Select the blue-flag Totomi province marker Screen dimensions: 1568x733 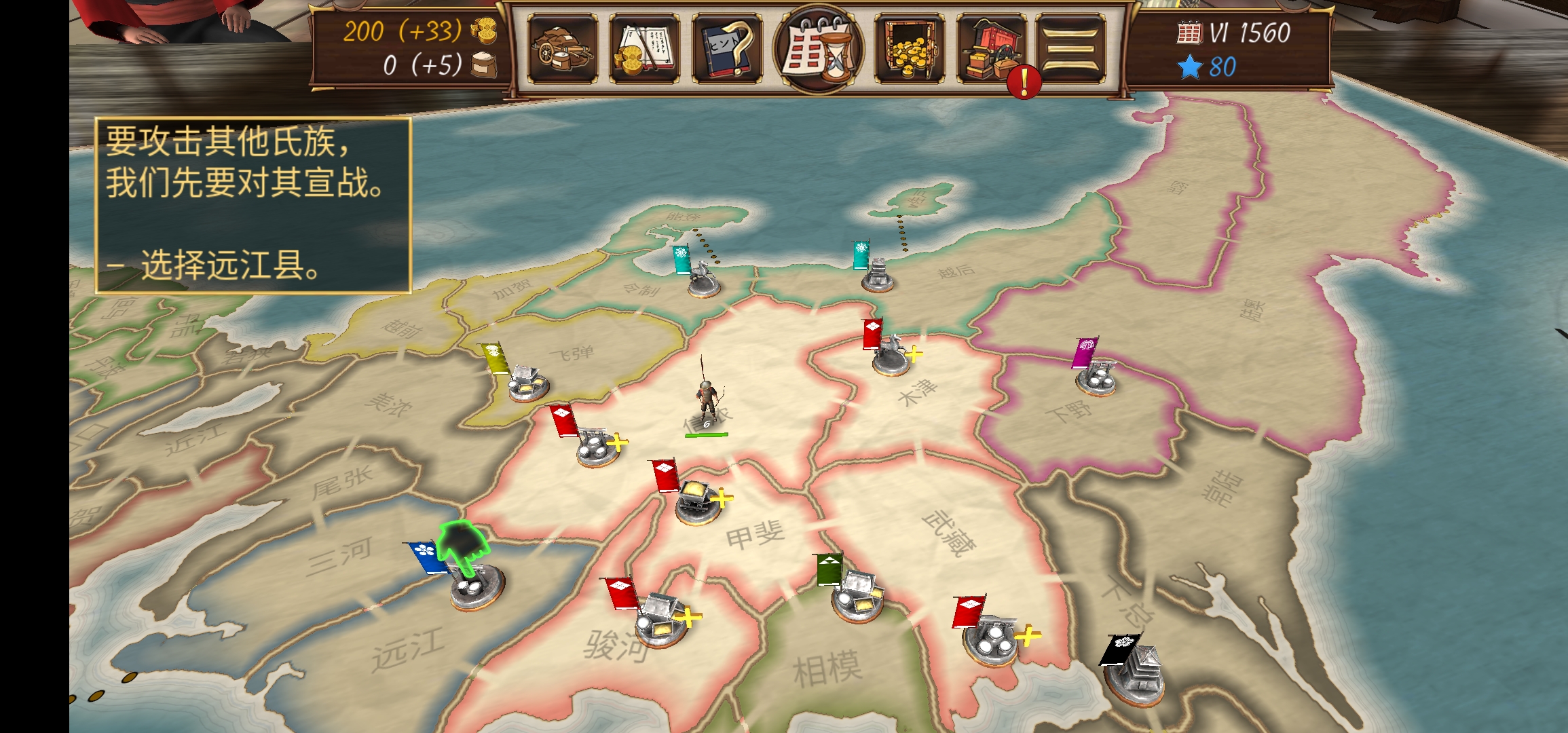476,585
